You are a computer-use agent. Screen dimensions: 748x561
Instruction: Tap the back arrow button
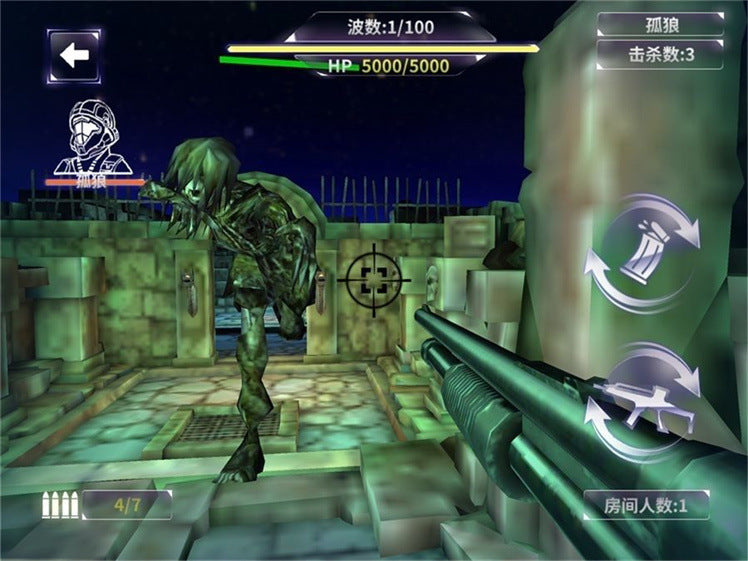point(74,55)
